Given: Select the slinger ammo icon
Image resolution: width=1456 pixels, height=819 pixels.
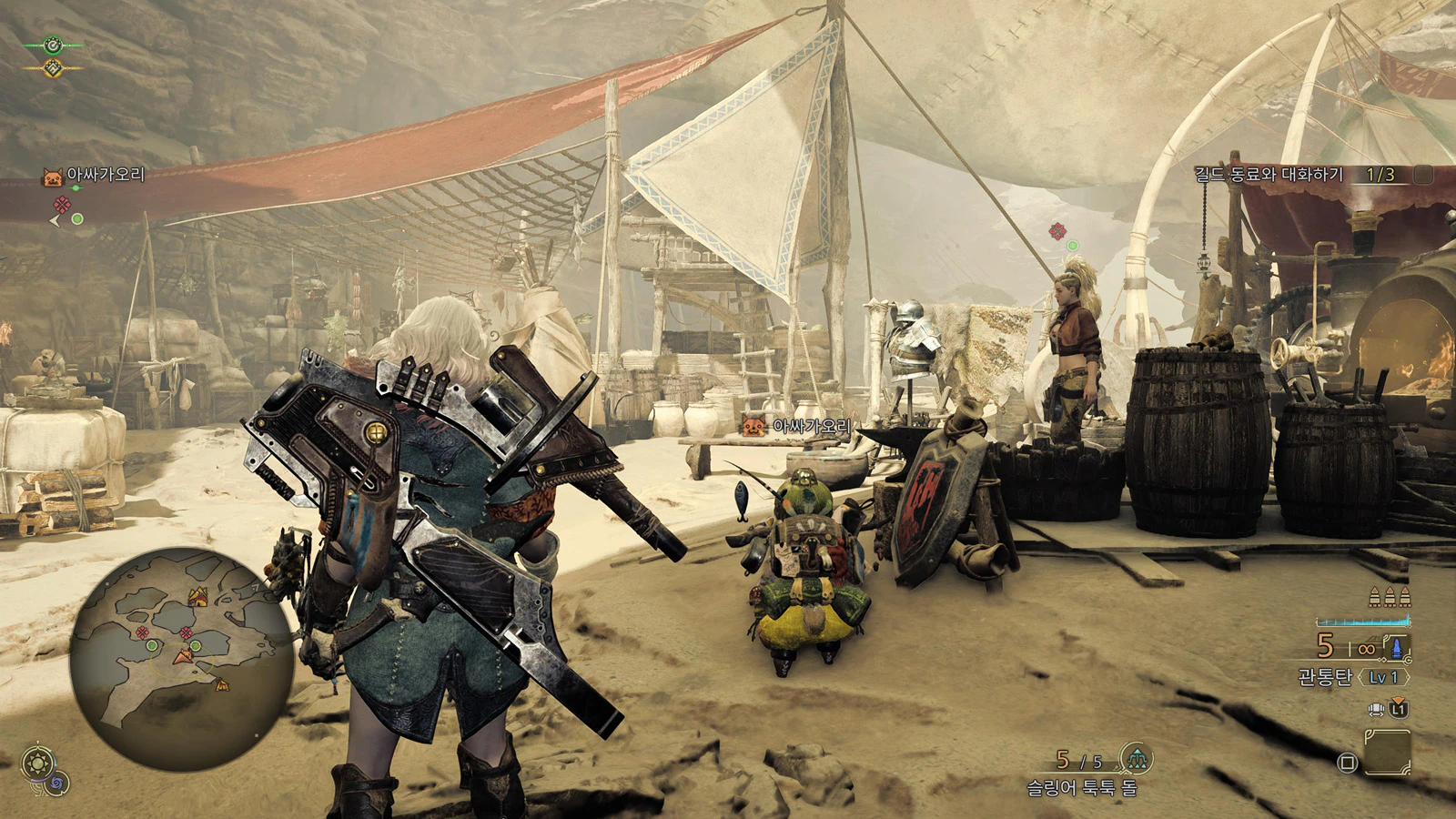Looking at the screenshot, I should click(x=1136, y=757).
